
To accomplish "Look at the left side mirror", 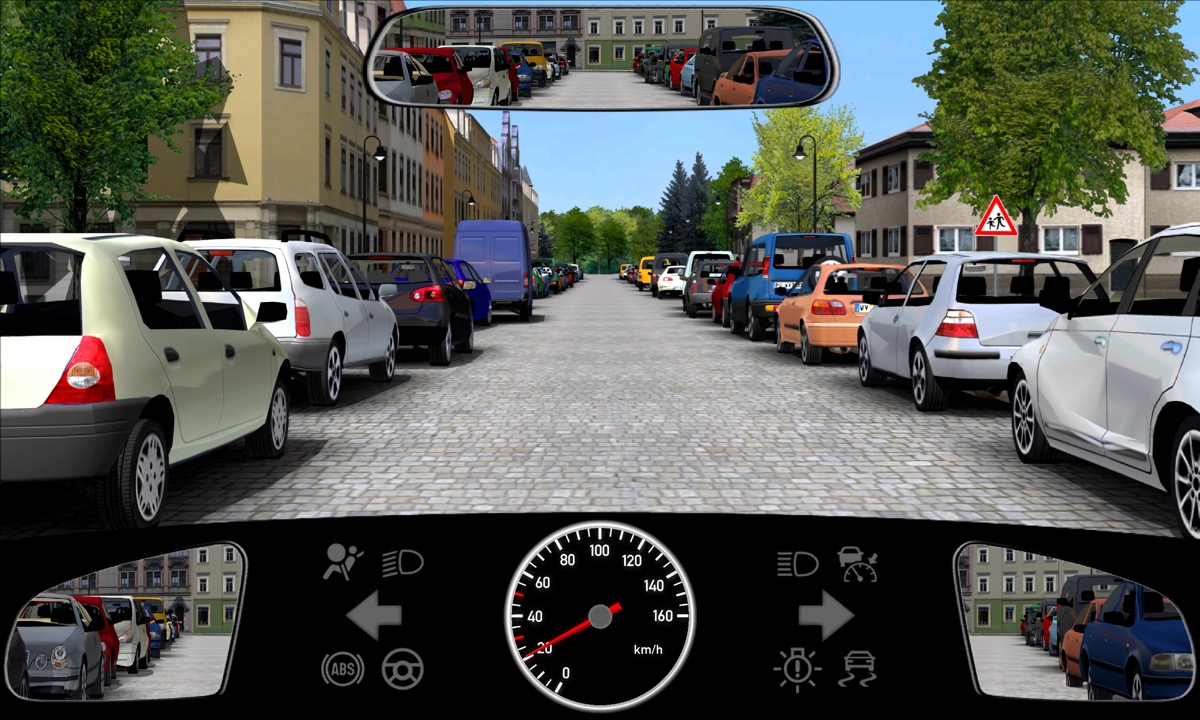I will coord(125,621).
